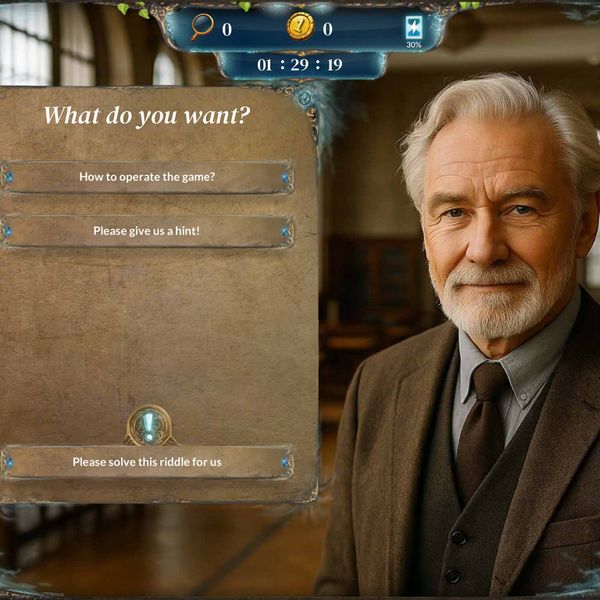Click the magnifying glass hint icon
The width and height of the screenshot is (600, 600).
coord(203,27)
